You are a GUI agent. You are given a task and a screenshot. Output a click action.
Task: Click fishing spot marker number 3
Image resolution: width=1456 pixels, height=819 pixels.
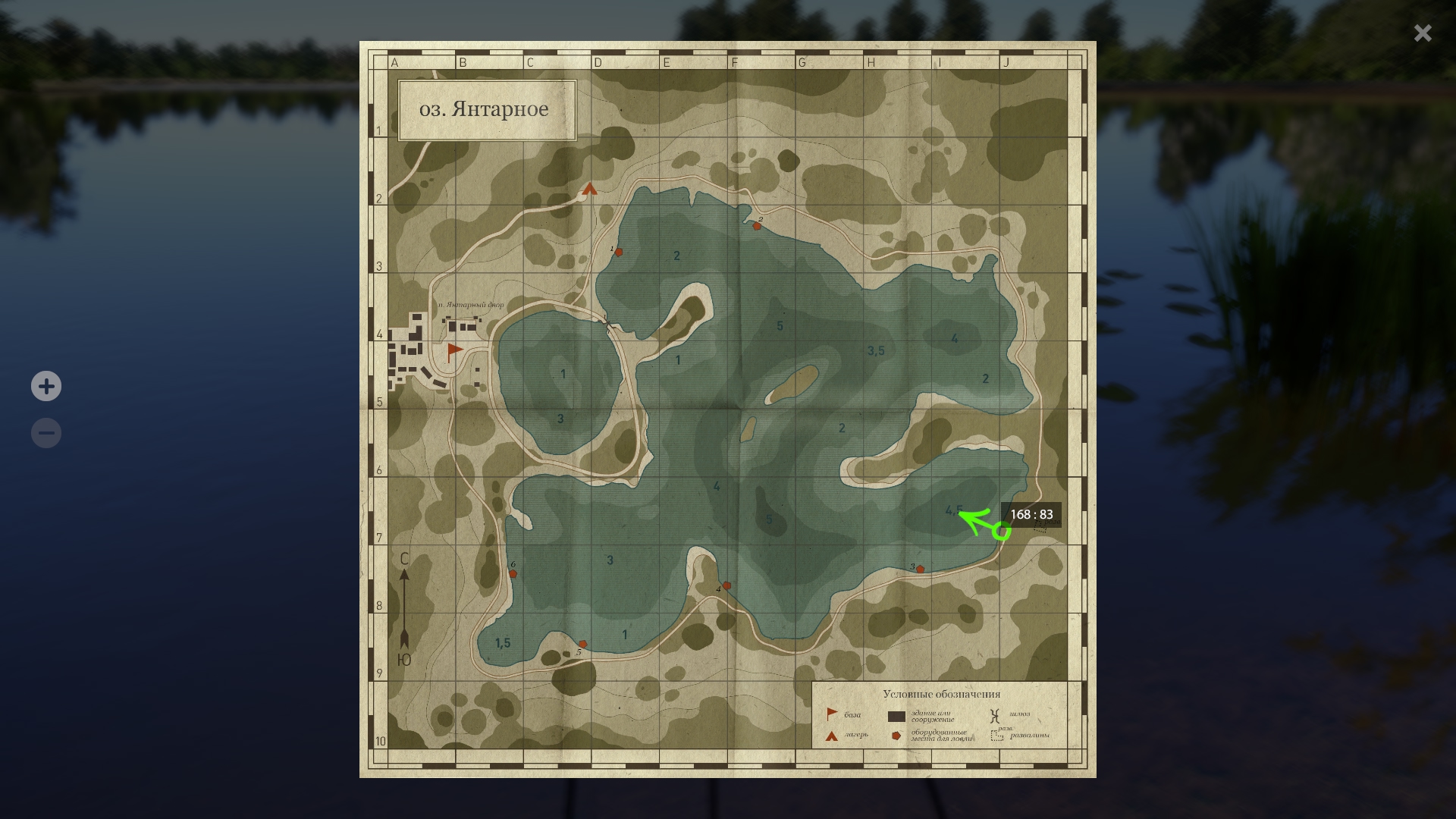point(920,569)
